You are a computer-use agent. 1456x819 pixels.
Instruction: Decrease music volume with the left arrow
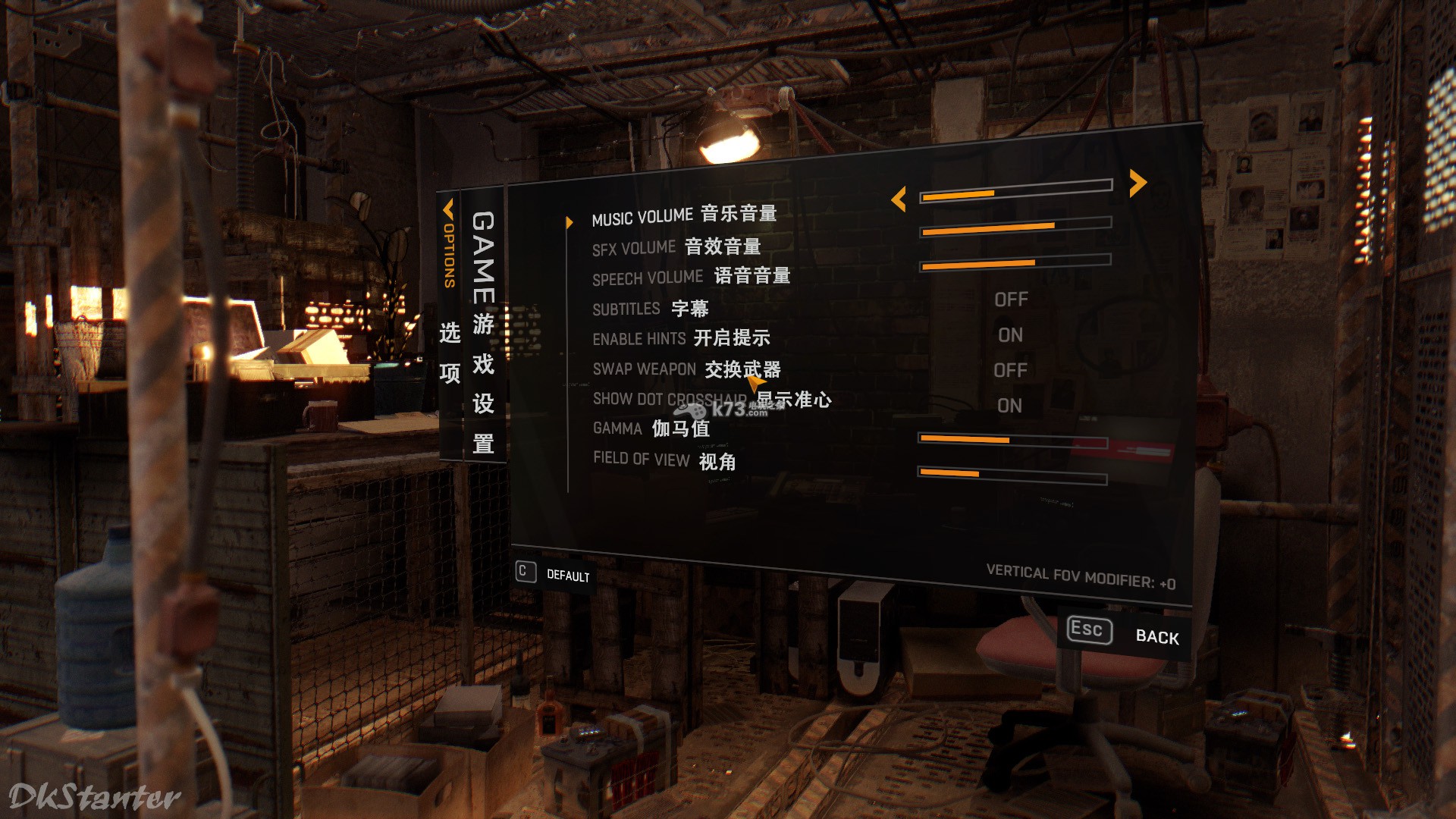pyautogui.click(x=899, y=199)
